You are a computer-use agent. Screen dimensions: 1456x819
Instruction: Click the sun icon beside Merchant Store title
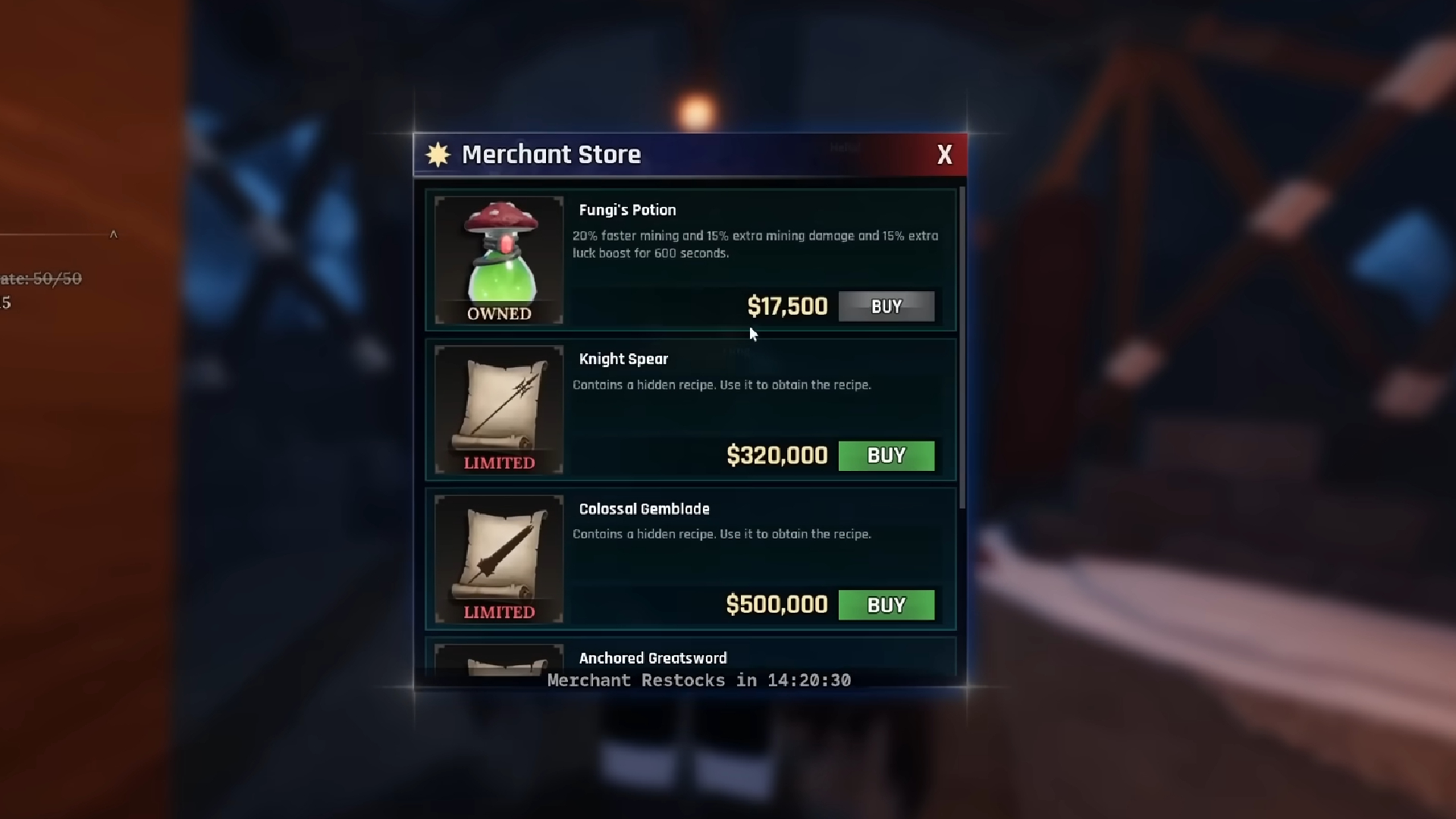[x=438, y=154]
